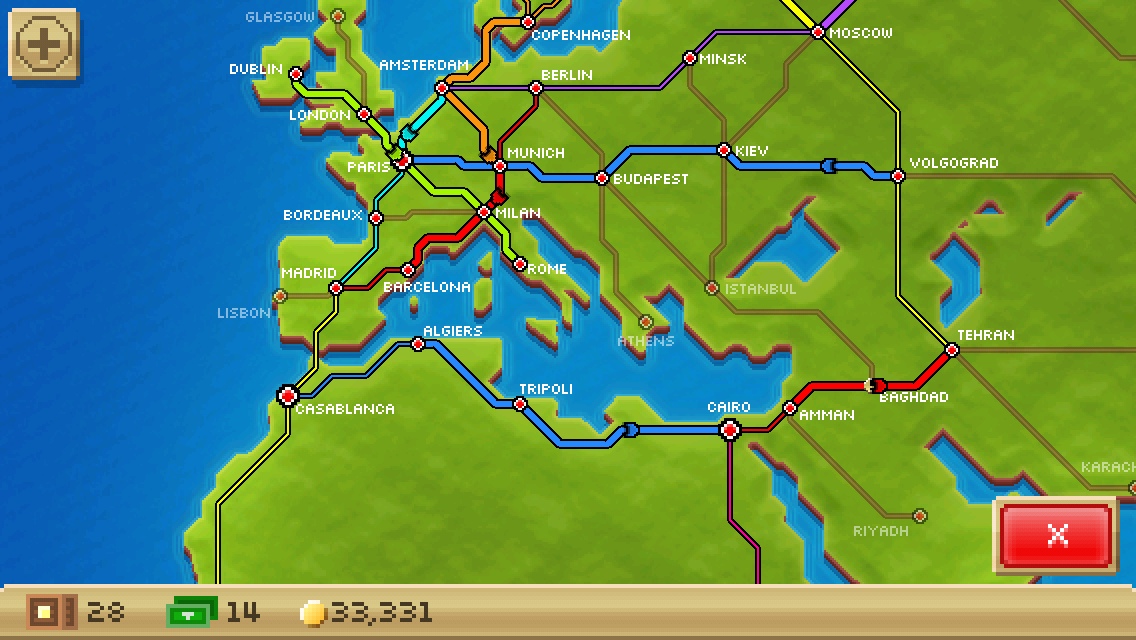
Task: Select the Volgograd station marker
Action: (x=898, y=176)
